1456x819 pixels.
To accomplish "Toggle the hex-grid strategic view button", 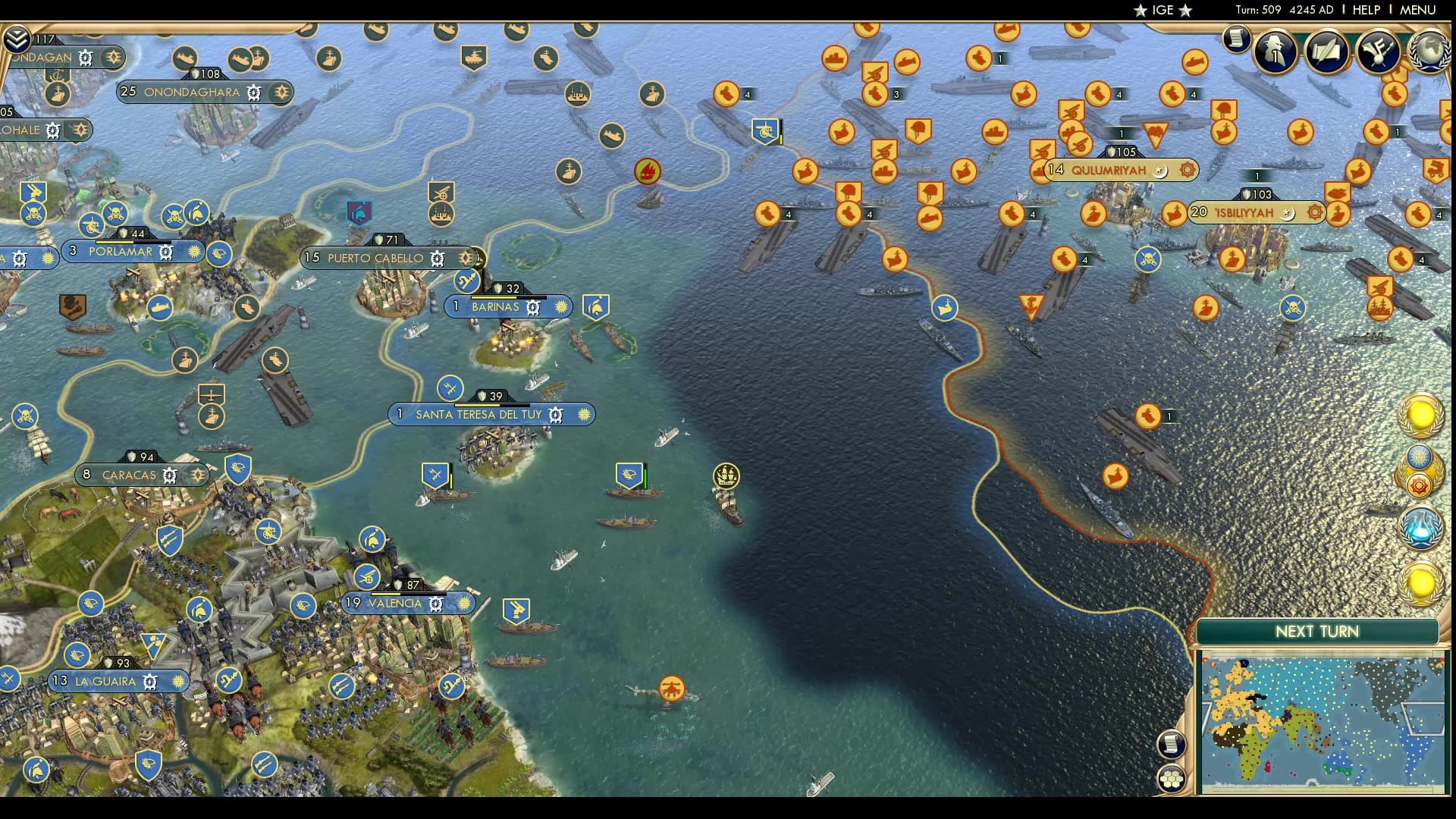I will tap(1172, 778).
